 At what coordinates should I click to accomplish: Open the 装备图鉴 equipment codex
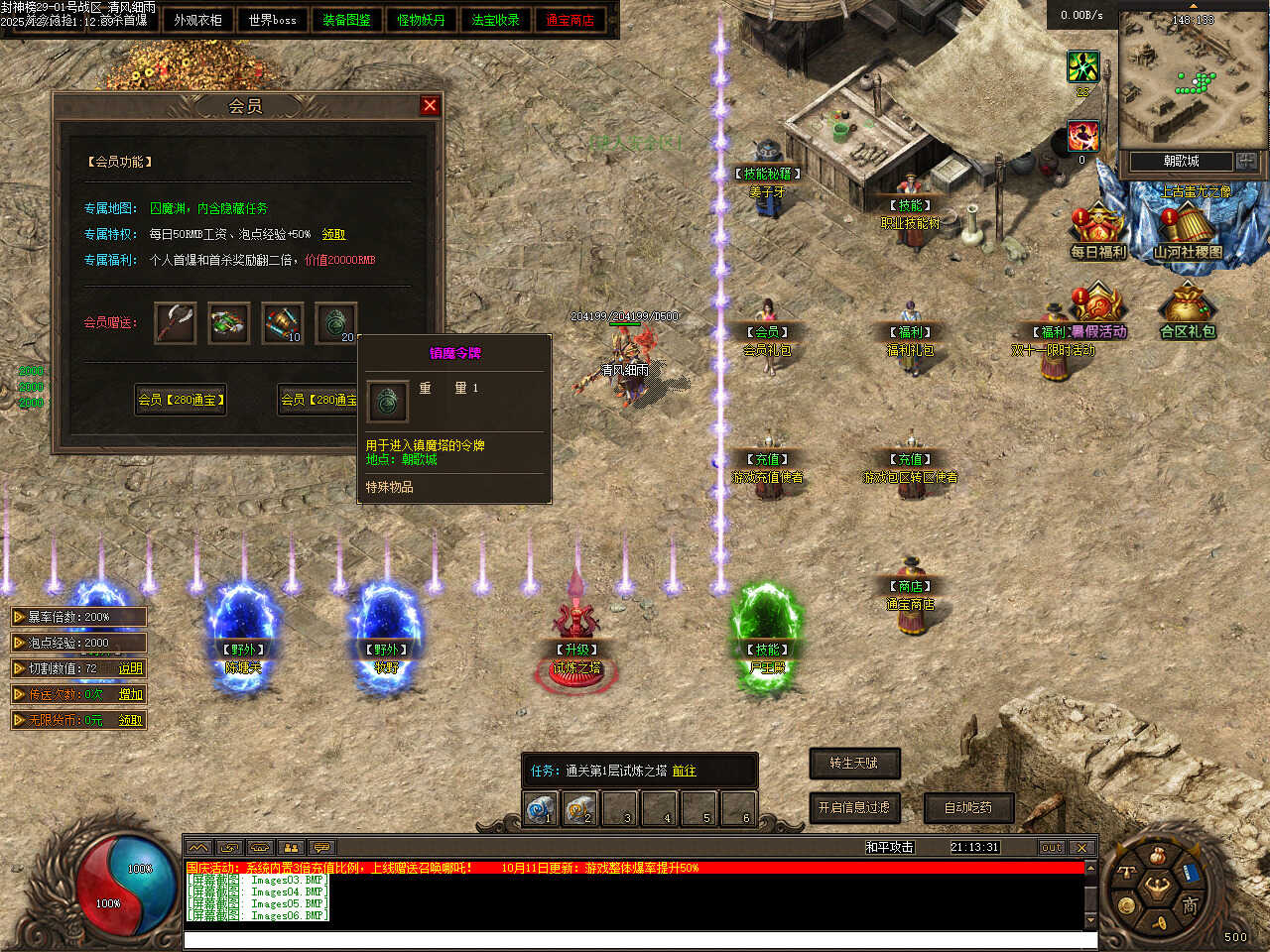[346, 20]
